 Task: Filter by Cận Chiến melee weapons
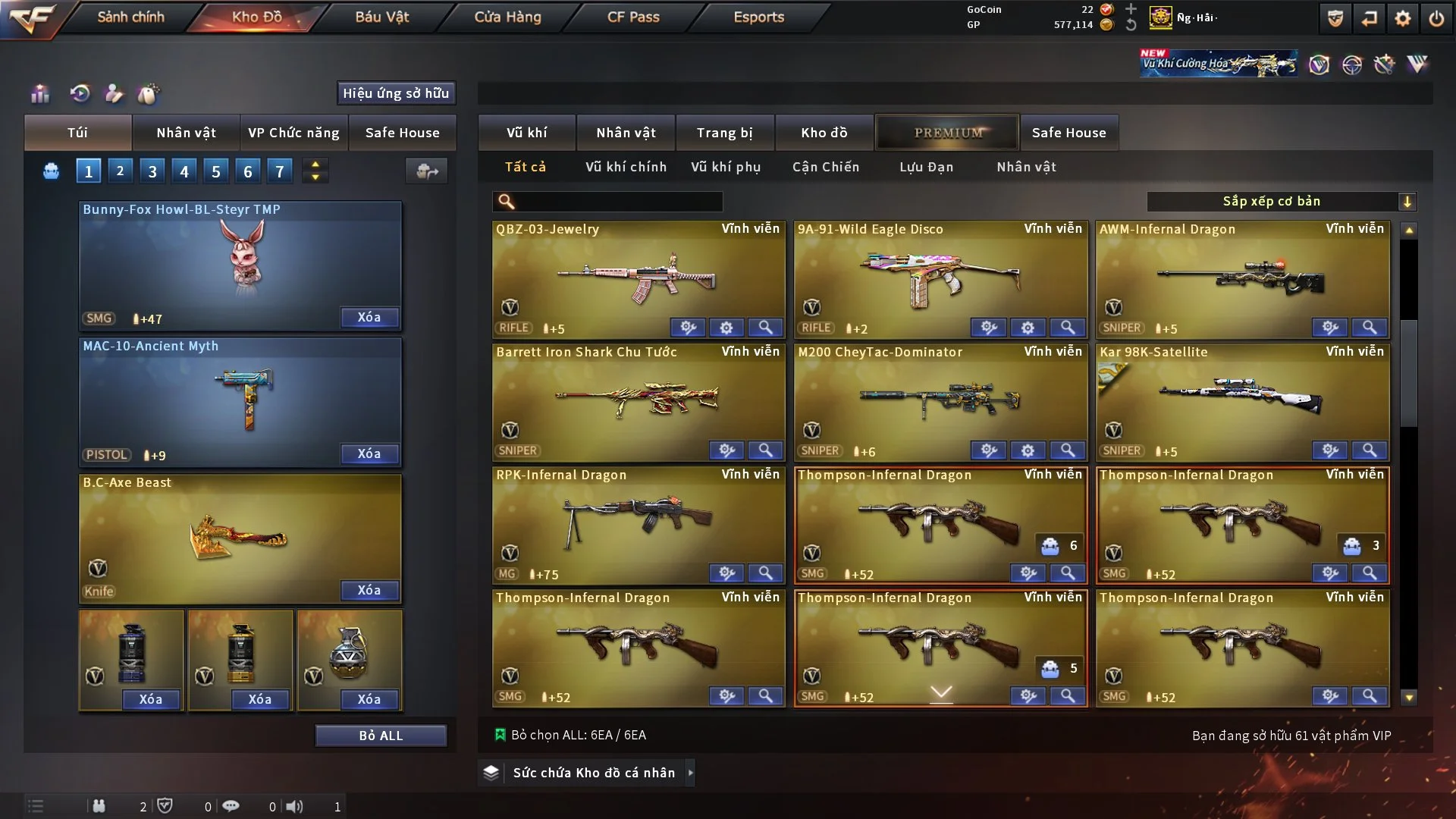(x=826, y=167)
